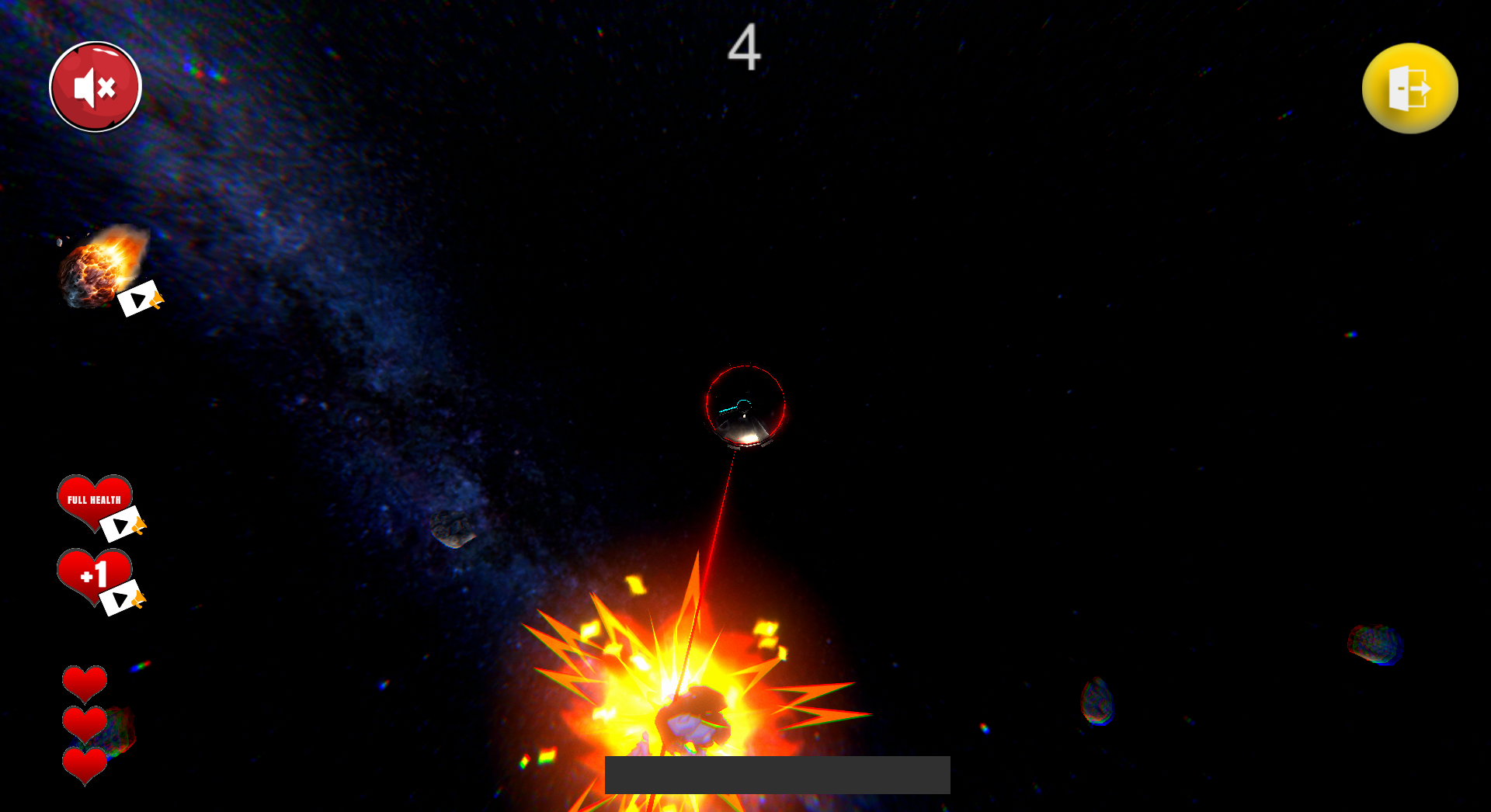Toggle sound off via top-left red button
Viewport: 1491px width, 812px height.
(x=95, y=87)
